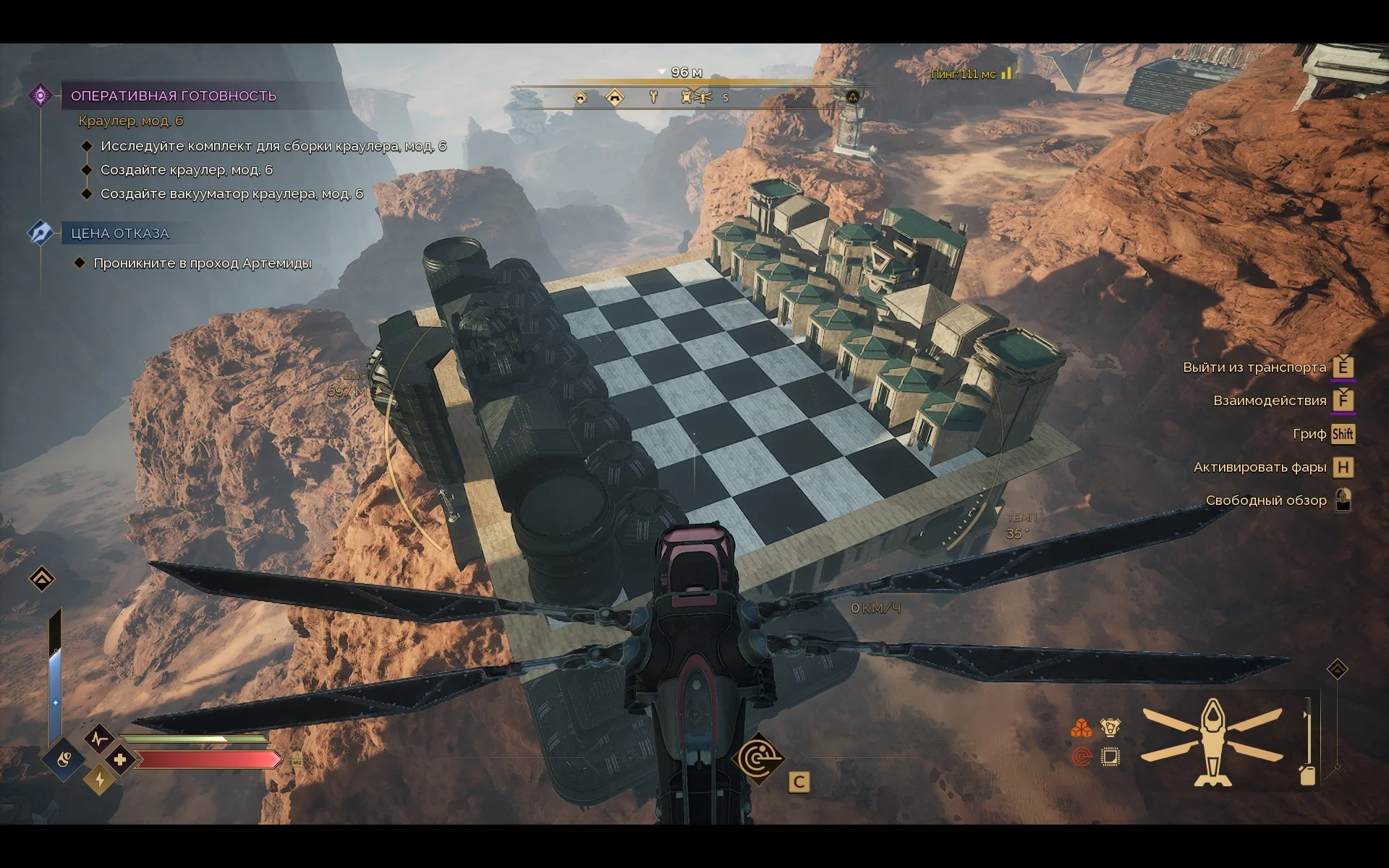Click the purple quest icon beside Оперативная готовность
This screenshot has height=868, width=1389.
click(x=41, y=95)
